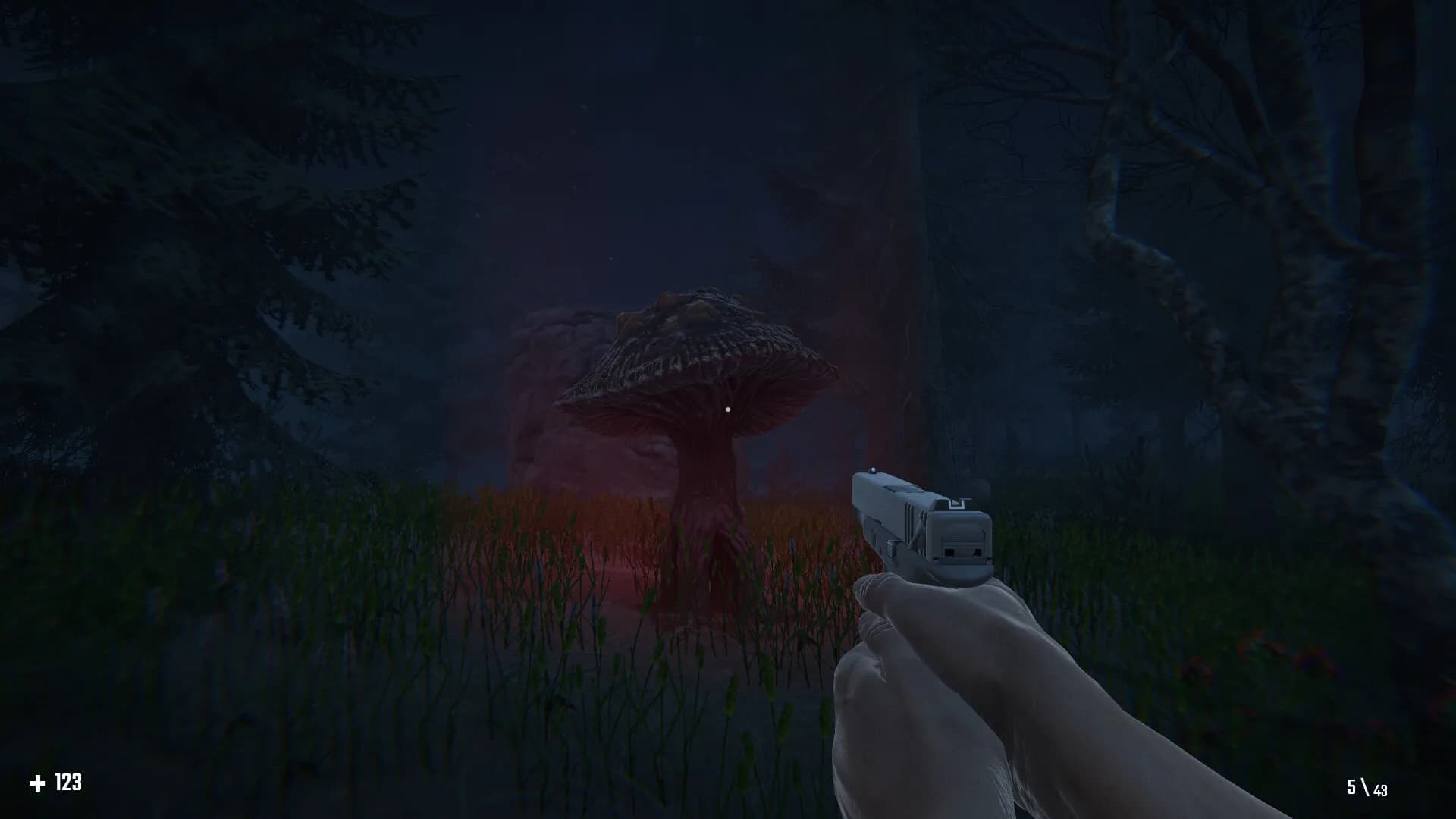Click the white crosshair dot

[730, 408]
